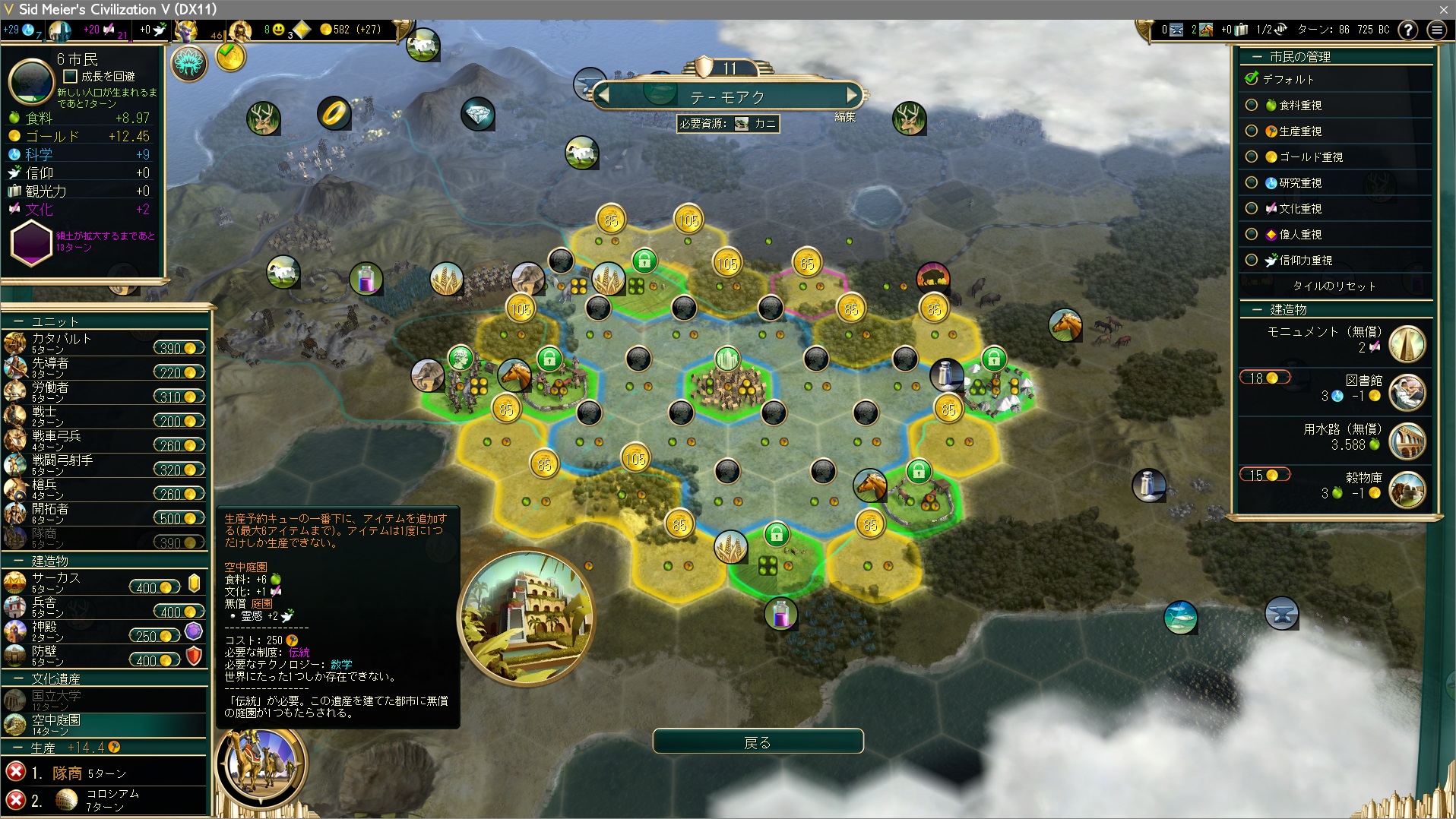This screenshot has height=819, width=1456.
Task: Buy 神殿 temple for 250 gold
Action: 154,636
